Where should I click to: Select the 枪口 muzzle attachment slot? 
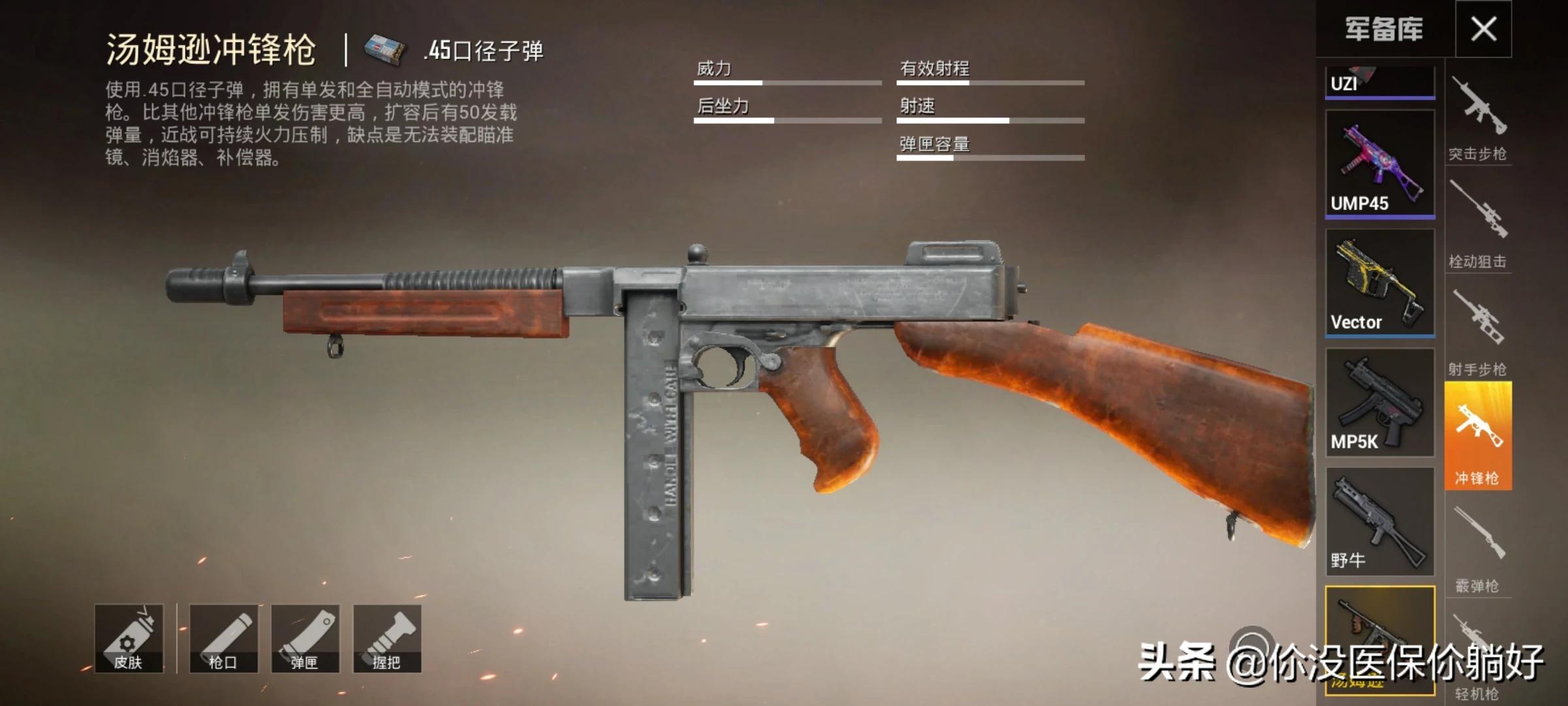click(223, 639)
